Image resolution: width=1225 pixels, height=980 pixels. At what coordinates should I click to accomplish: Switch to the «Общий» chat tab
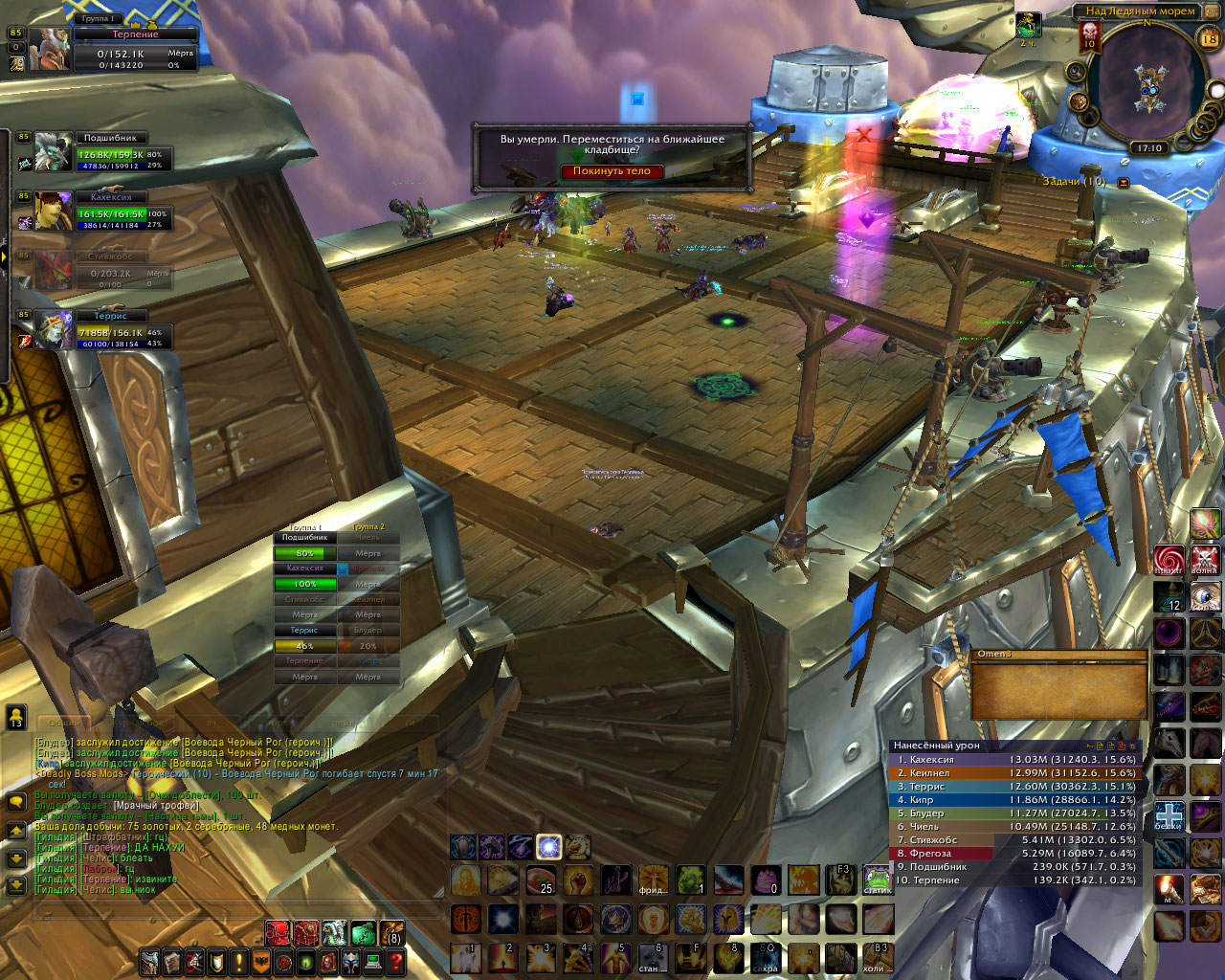pyautogui.click(x=65, y=724)
